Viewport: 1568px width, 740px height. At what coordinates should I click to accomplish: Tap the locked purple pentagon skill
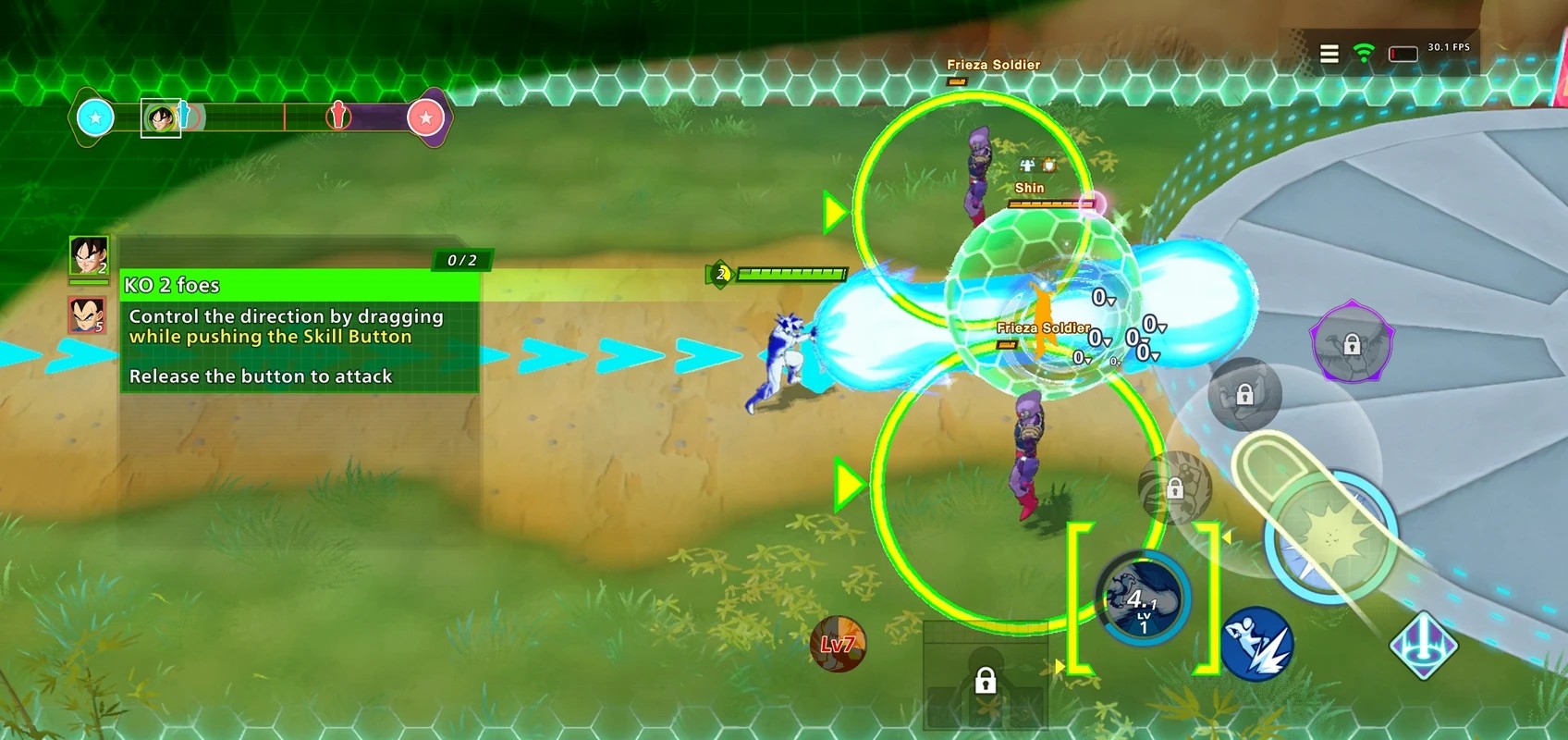[1352, 342]
